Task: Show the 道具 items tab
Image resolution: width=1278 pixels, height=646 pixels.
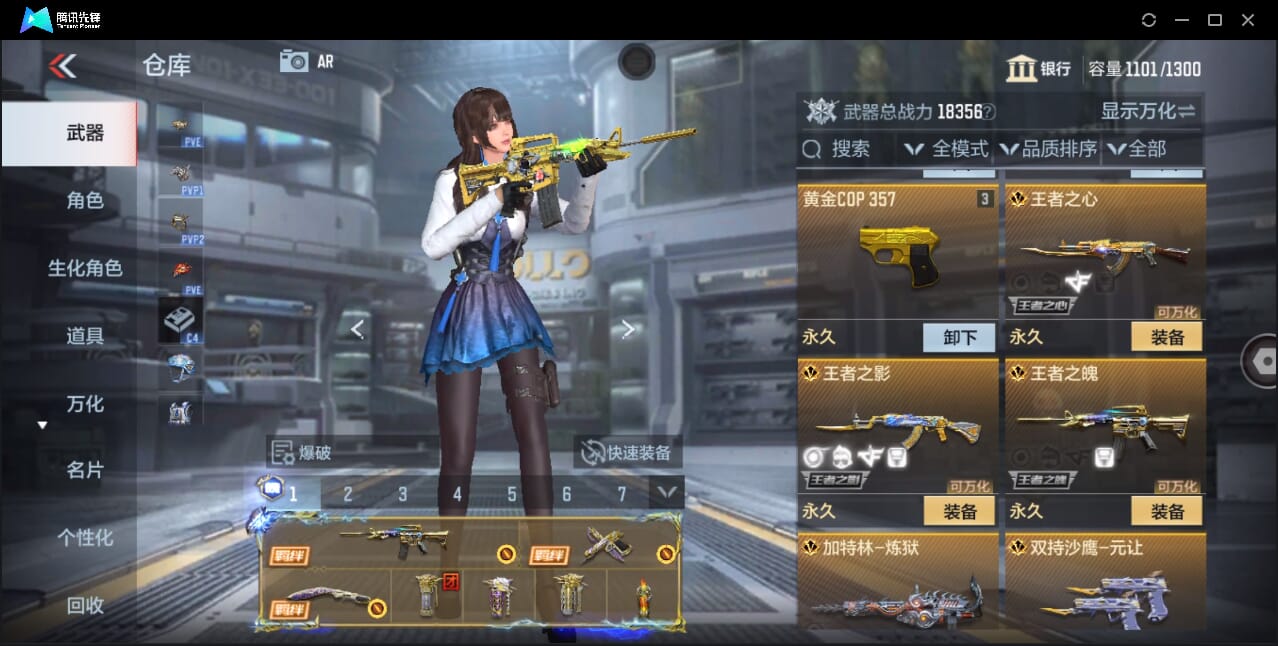Action: click(84, 336)
